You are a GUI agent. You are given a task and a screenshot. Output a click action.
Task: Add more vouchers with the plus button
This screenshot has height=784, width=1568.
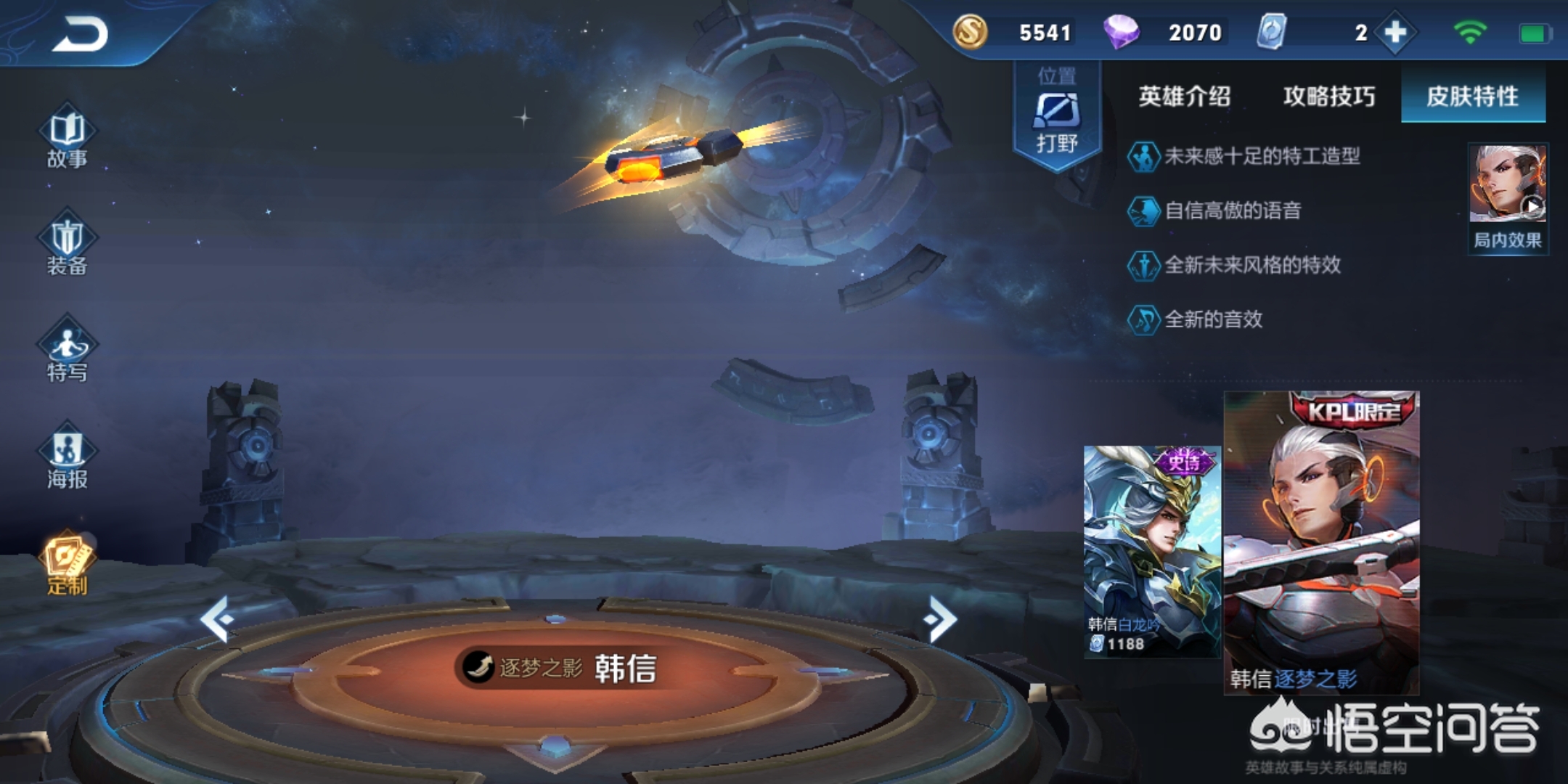point(1395,33)
